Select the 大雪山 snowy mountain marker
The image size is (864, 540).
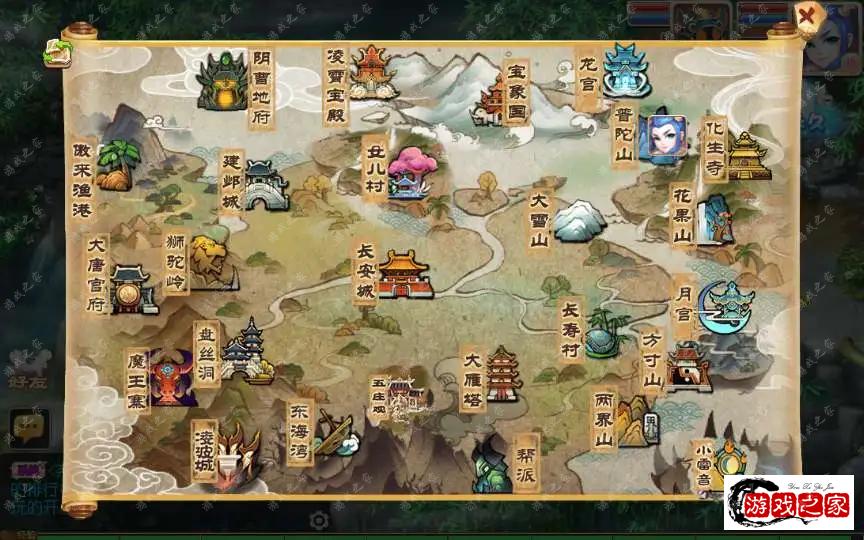pos(578,220)
